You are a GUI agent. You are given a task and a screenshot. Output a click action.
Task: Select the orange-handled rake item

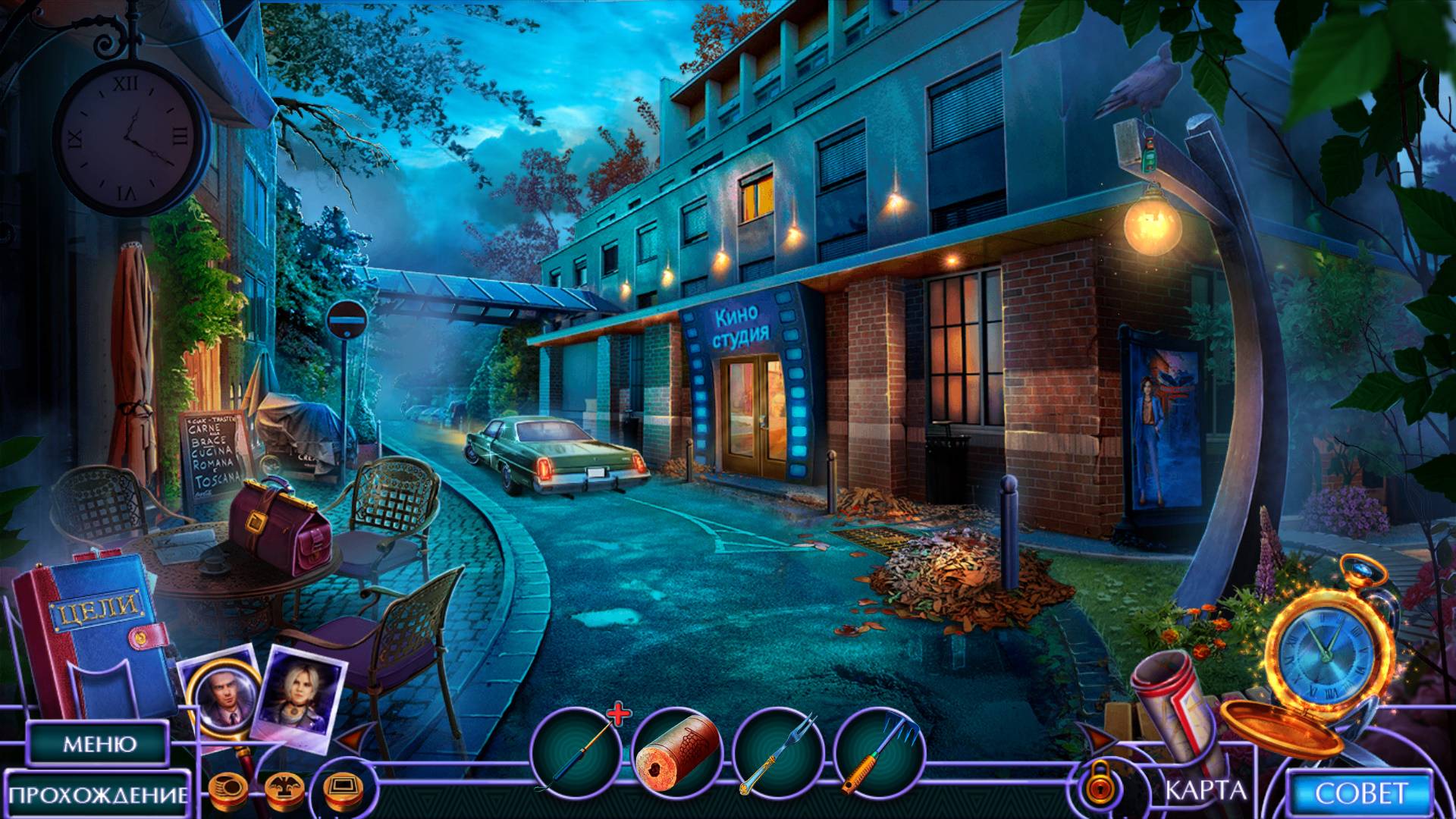(880, 752)
